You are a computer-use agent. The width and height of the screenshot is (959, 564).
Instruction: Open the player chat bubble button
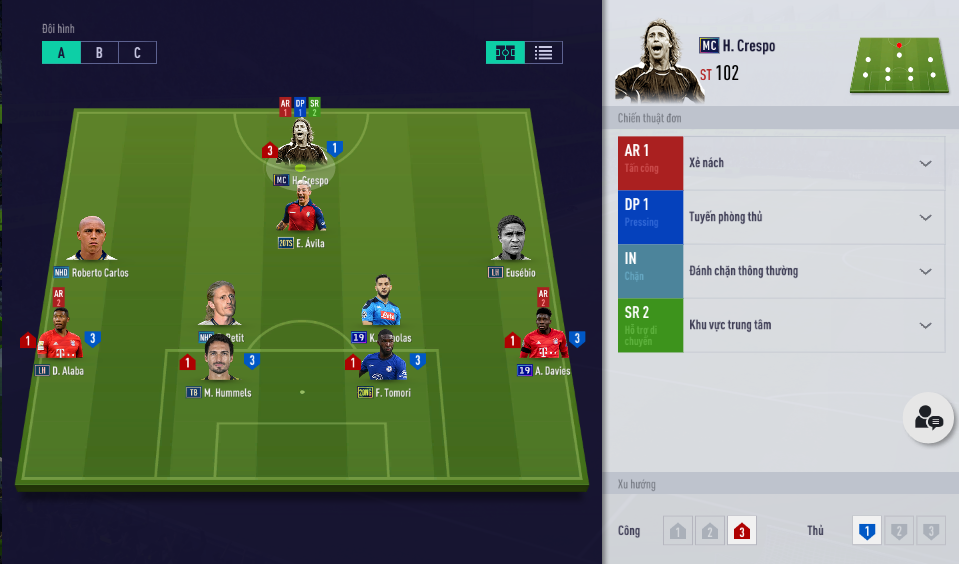(x=928, y=419)
